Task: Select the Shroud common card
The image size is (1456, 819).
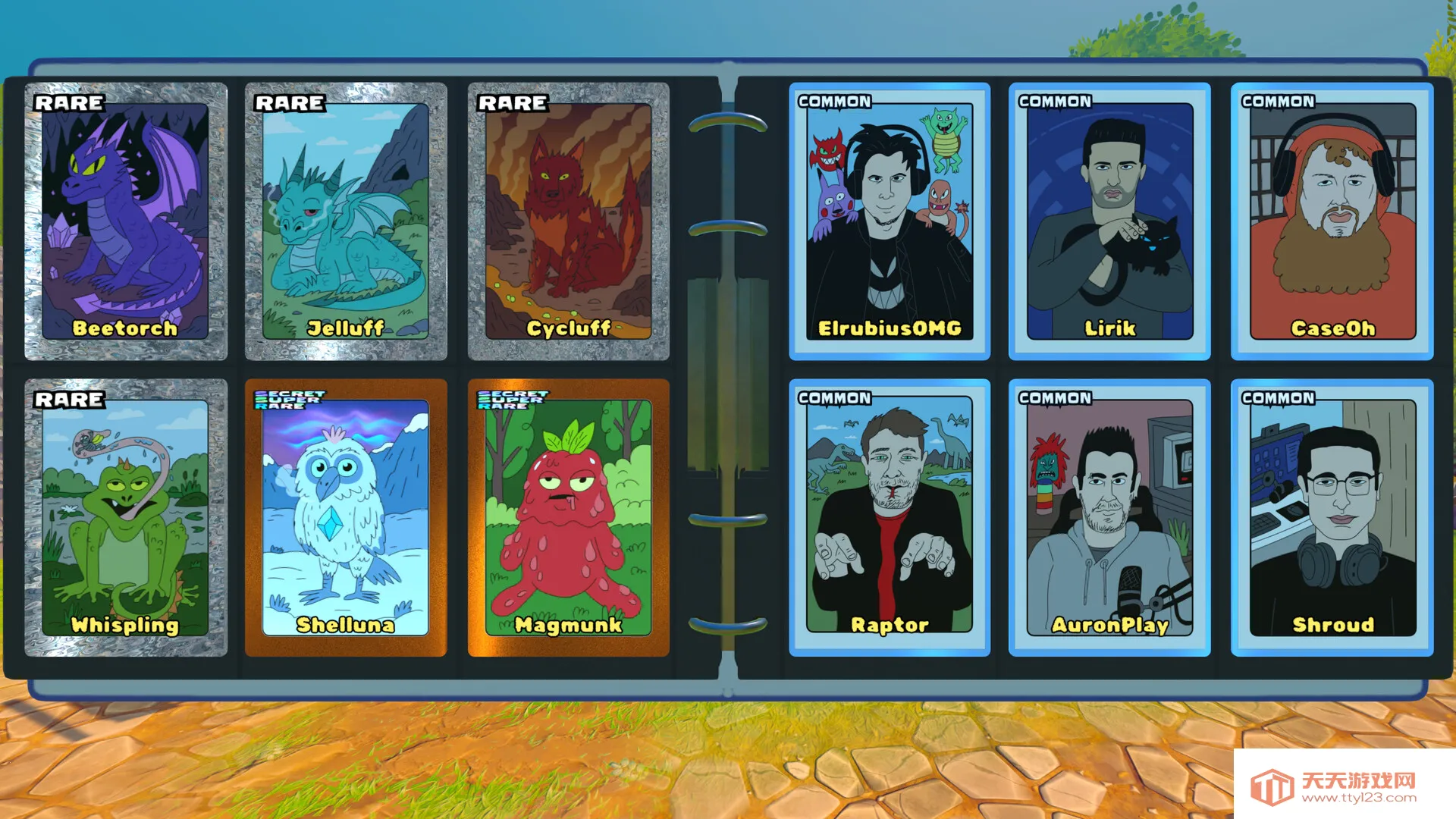Action: tap(1332, 517)
